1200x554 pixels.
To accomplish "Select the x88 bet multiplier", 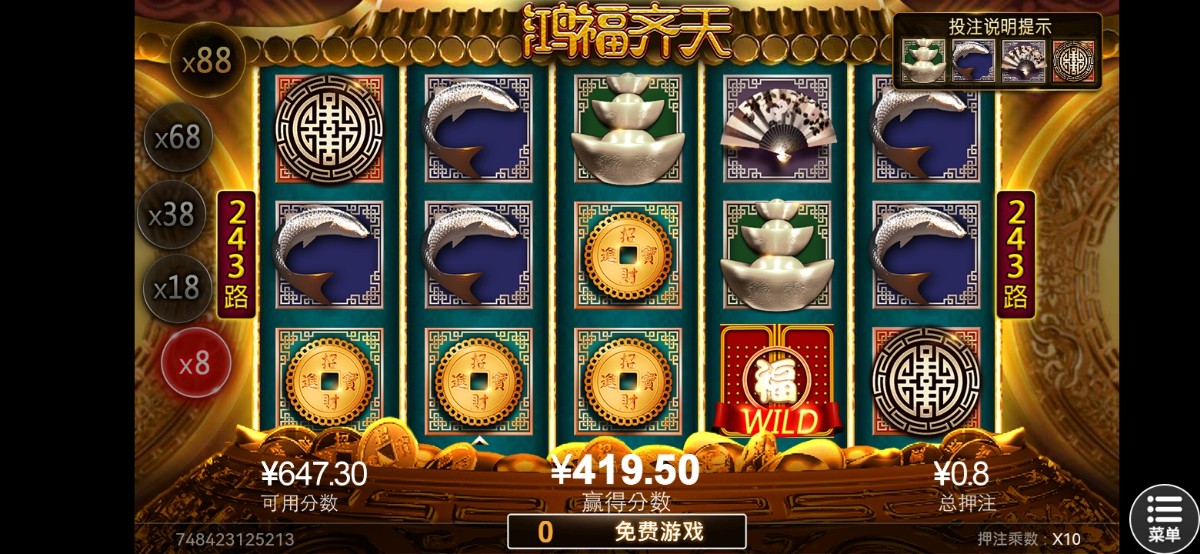I will (x=207, y=61).
